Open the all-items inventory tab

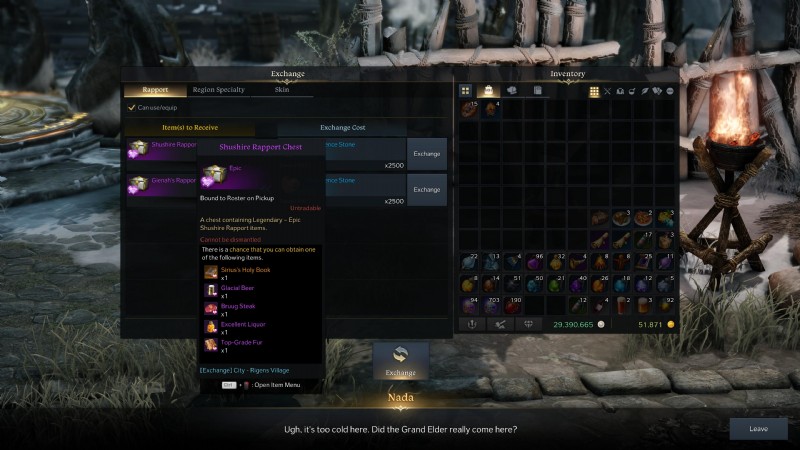pos(466,91)
